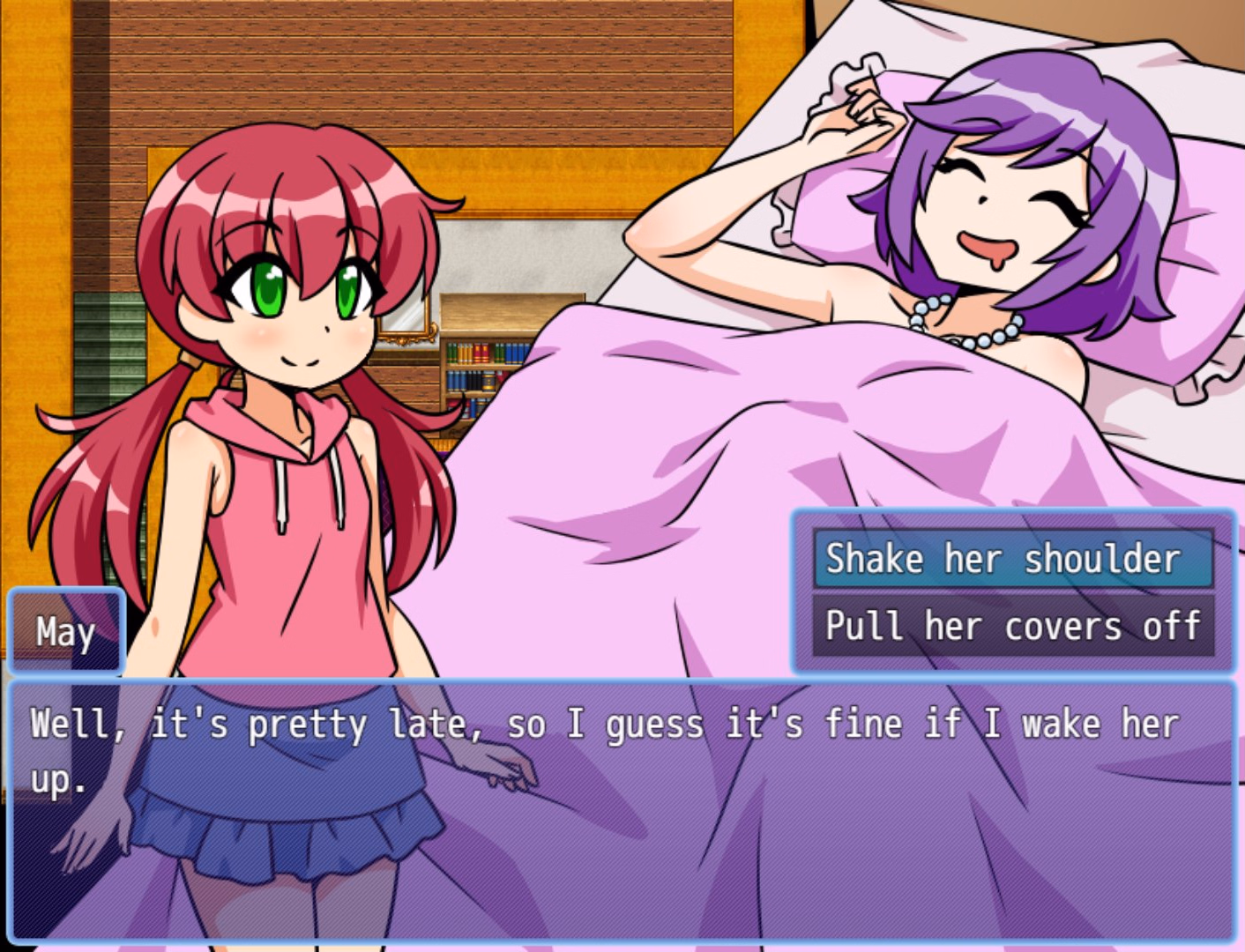Click the dialogue line about waking her up
The height and width of the screenshot is (952, 1245).
coord(600,723)
